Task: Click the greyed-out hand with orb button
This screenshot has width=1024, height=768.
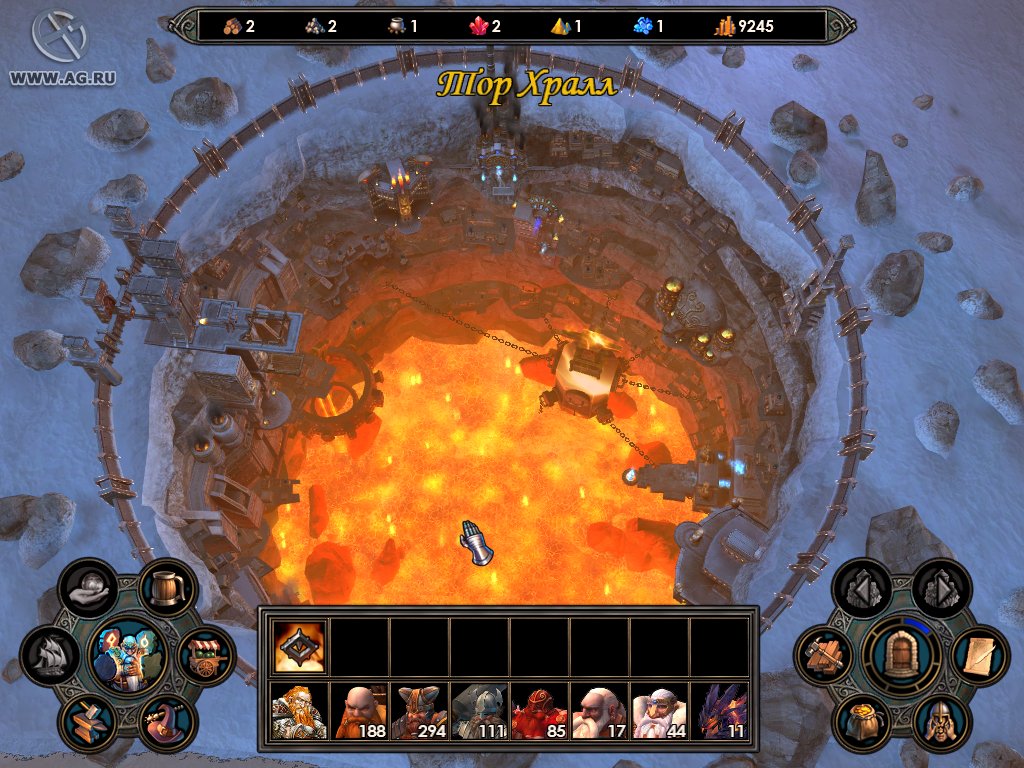Action: [87, 590]
